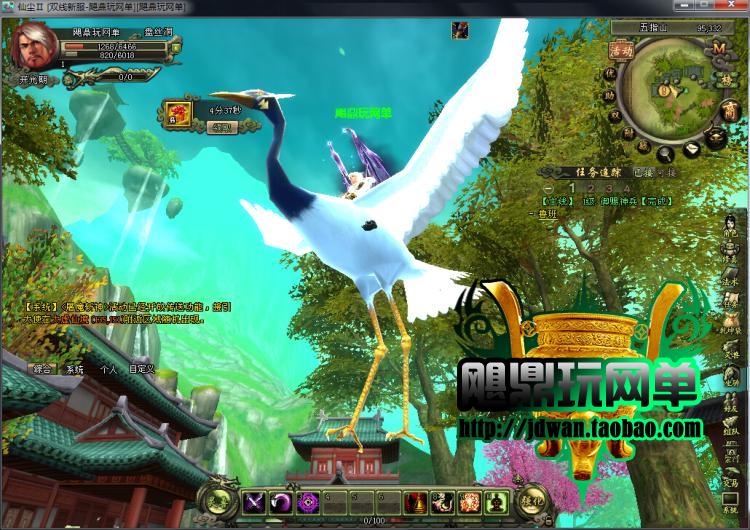Switch to the 个人 chat tab
The image size is (750, 530).
click(x=108, y=369)
